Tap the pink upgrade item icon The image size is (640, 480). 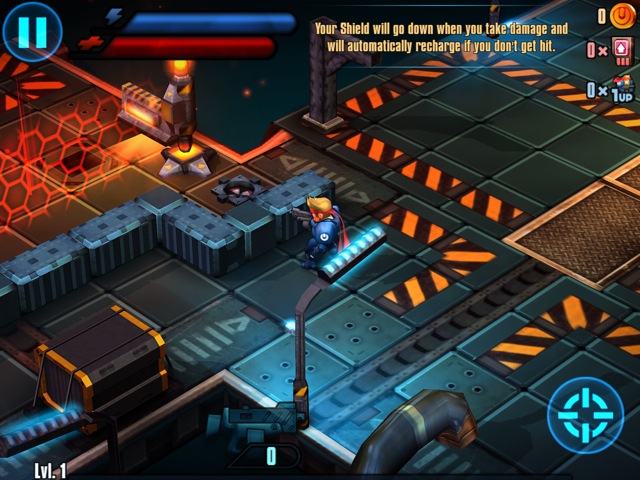click(x=623, y=49)
